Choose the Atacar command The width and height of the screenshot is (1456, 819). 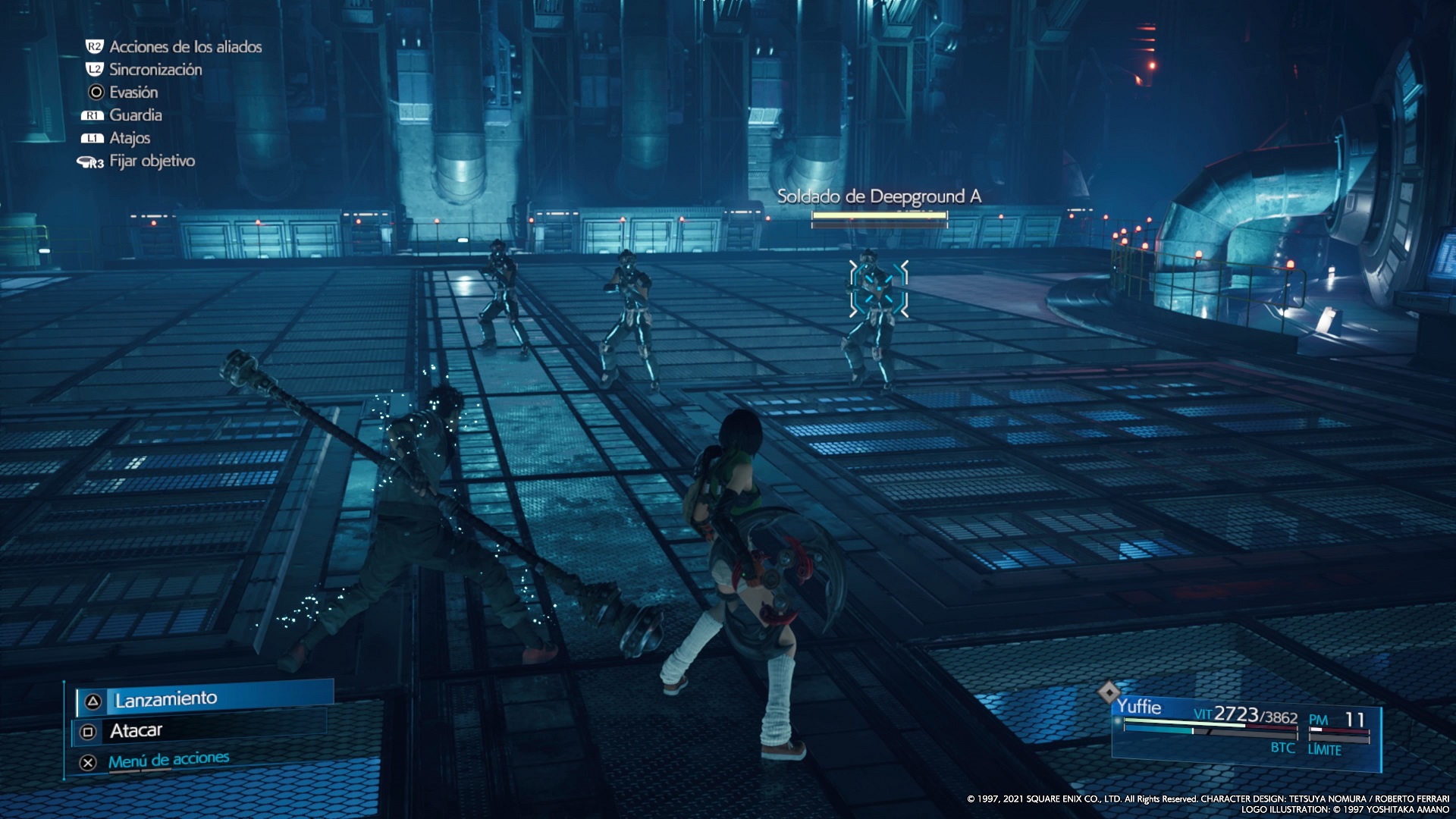point(136,731)
